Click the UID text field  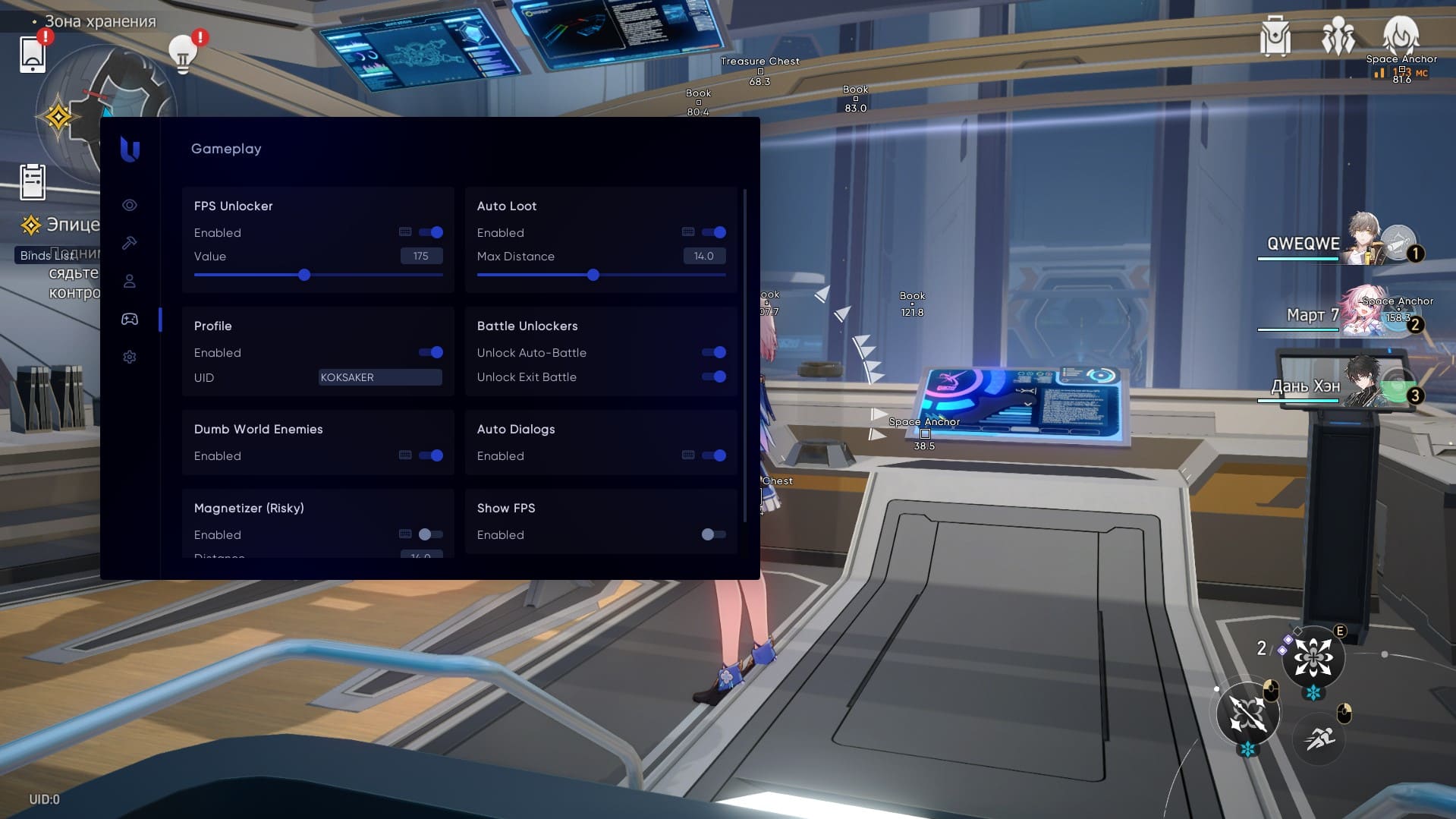379,377
